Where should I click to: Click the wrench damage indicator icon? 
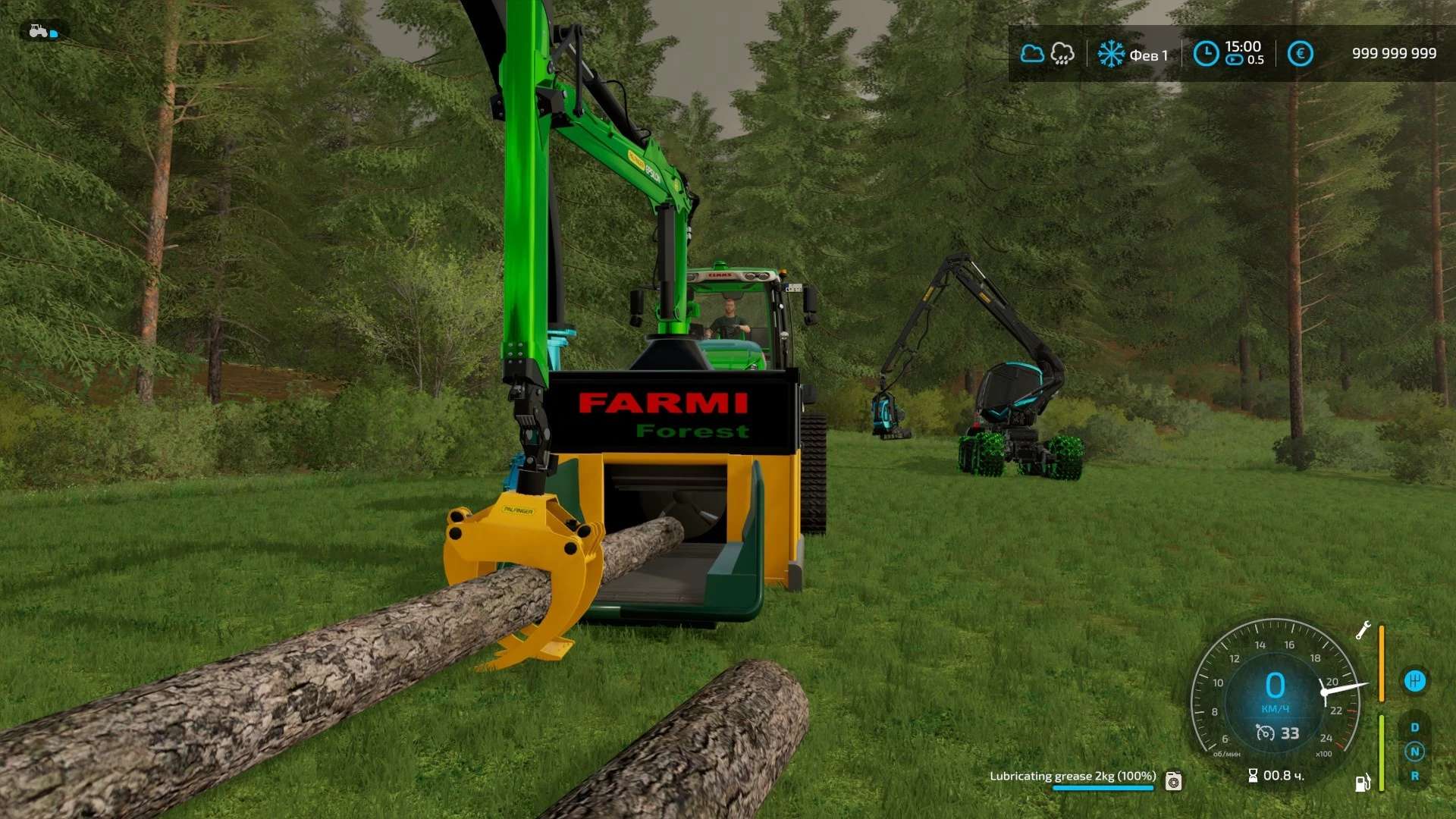[1363, 631]
